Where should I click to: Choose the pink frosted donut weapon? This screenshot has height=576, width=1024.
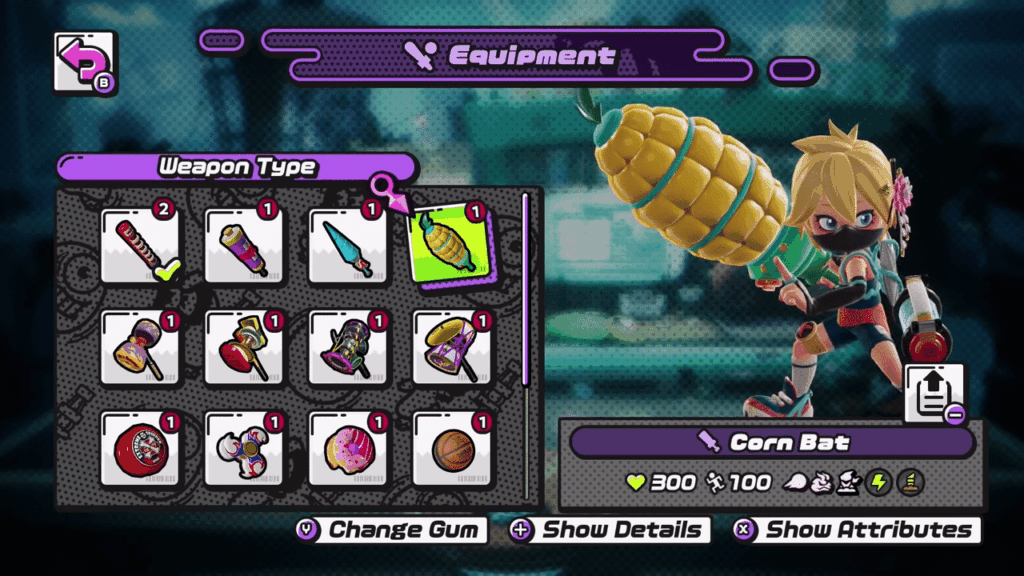click(x=347, y=450)
